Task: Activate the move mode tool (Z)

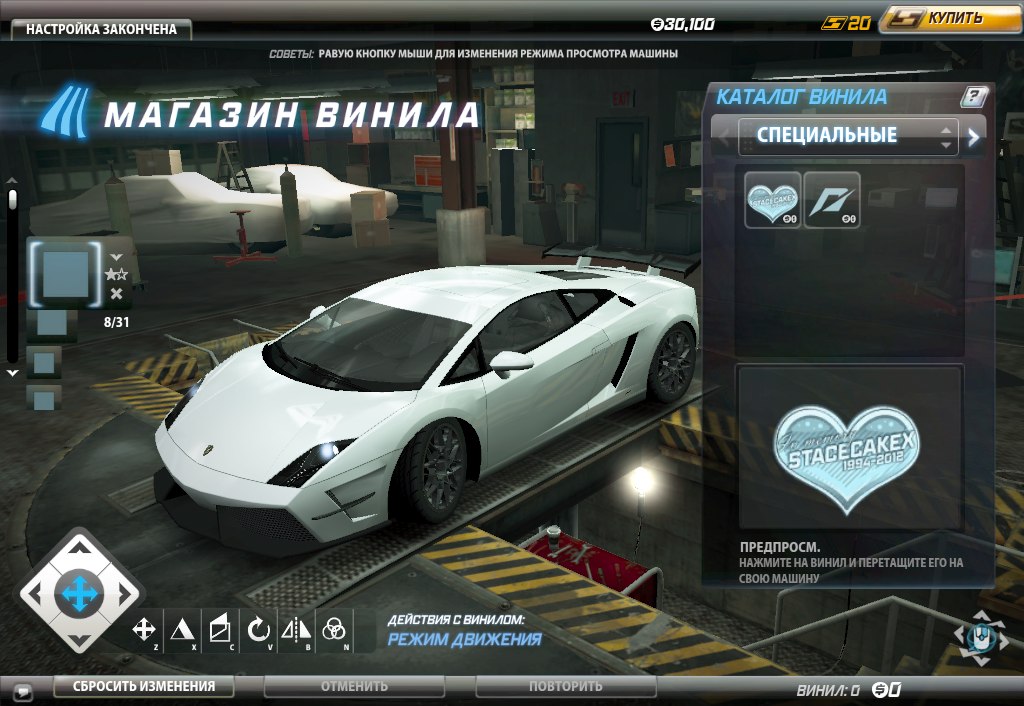Action: pos(145,629)
